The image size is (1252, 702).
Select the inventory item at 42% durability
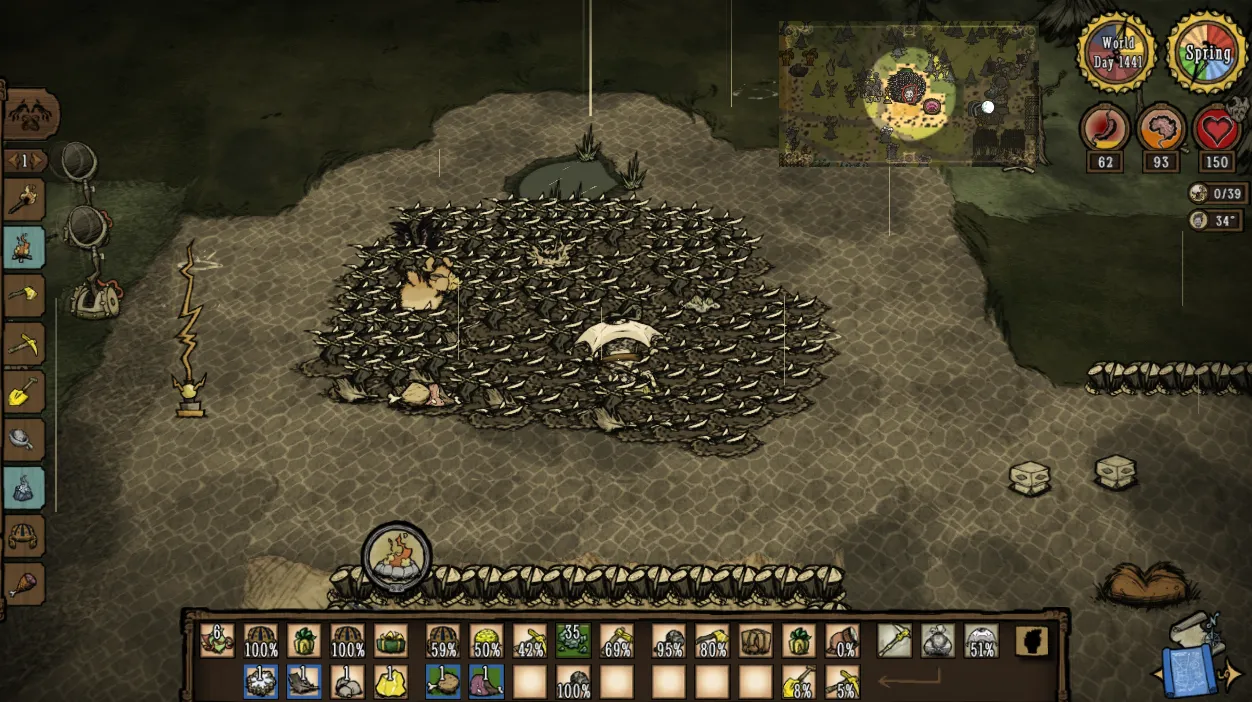pyautogui.click(x=530, y=641)
